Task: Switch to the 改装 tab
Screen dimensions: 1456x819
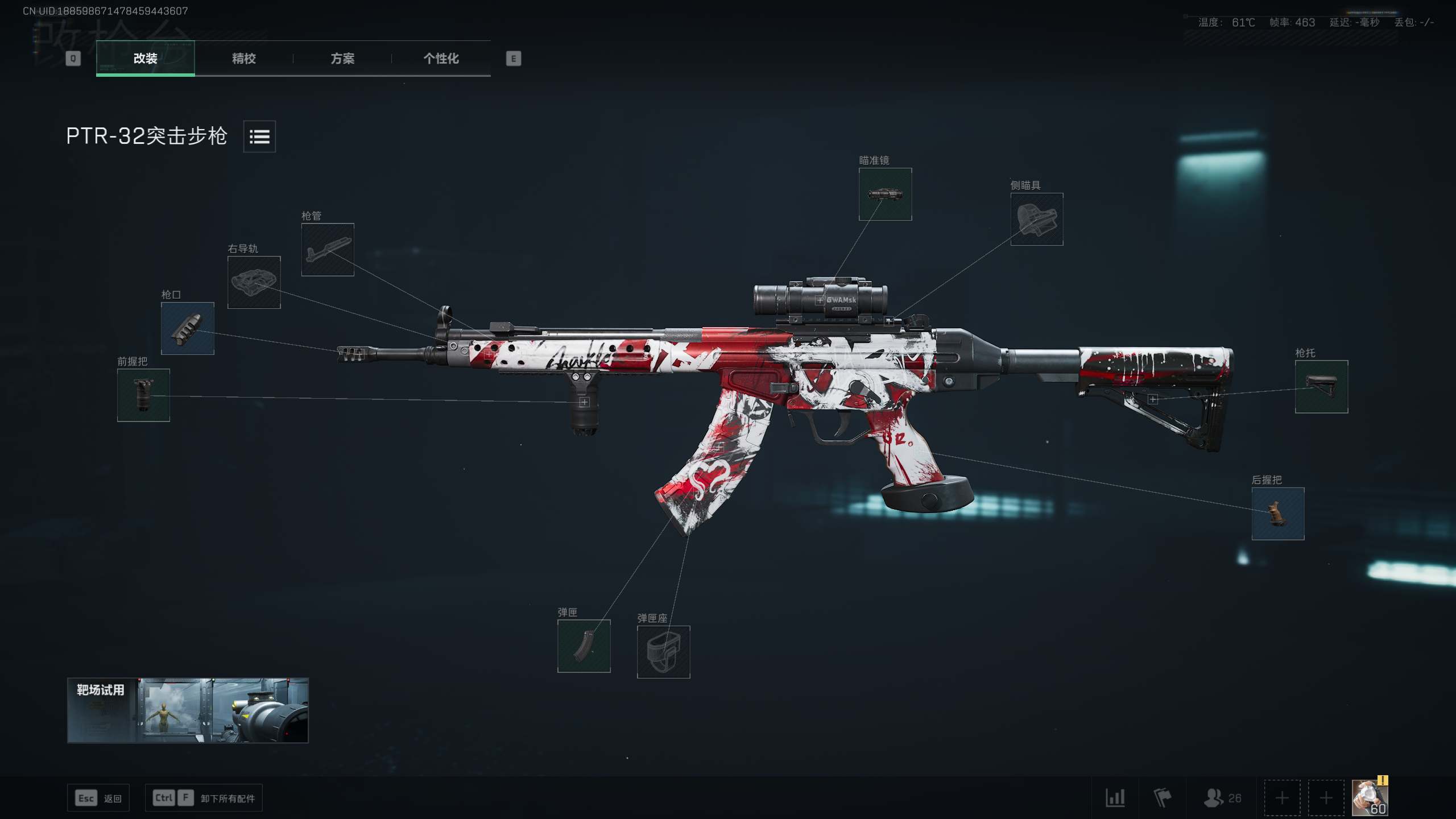Action: (x=145, y=58)
